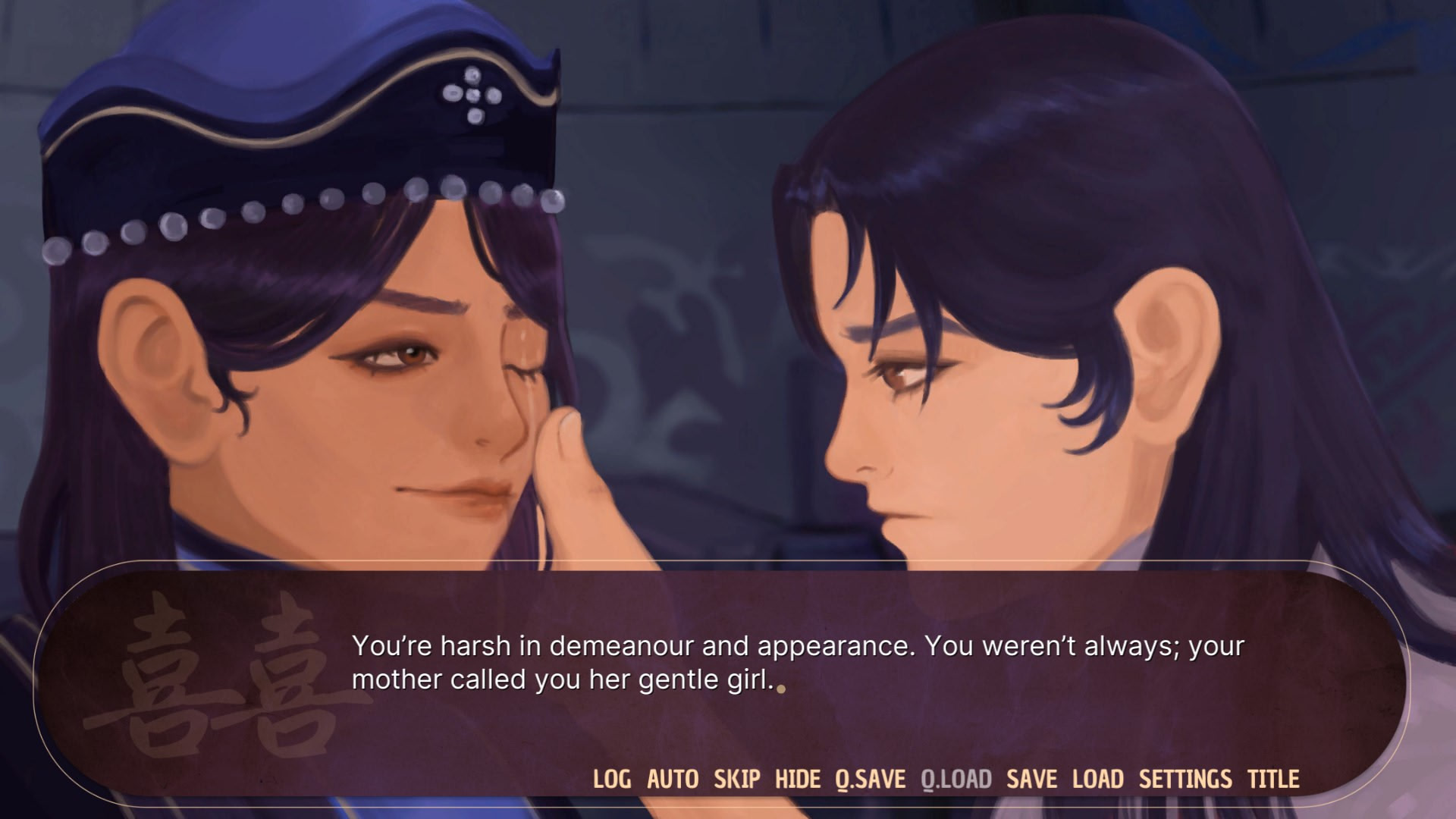The image size is (1456, 819).
Task: Open the SAVE menu
Action: 1031,779
